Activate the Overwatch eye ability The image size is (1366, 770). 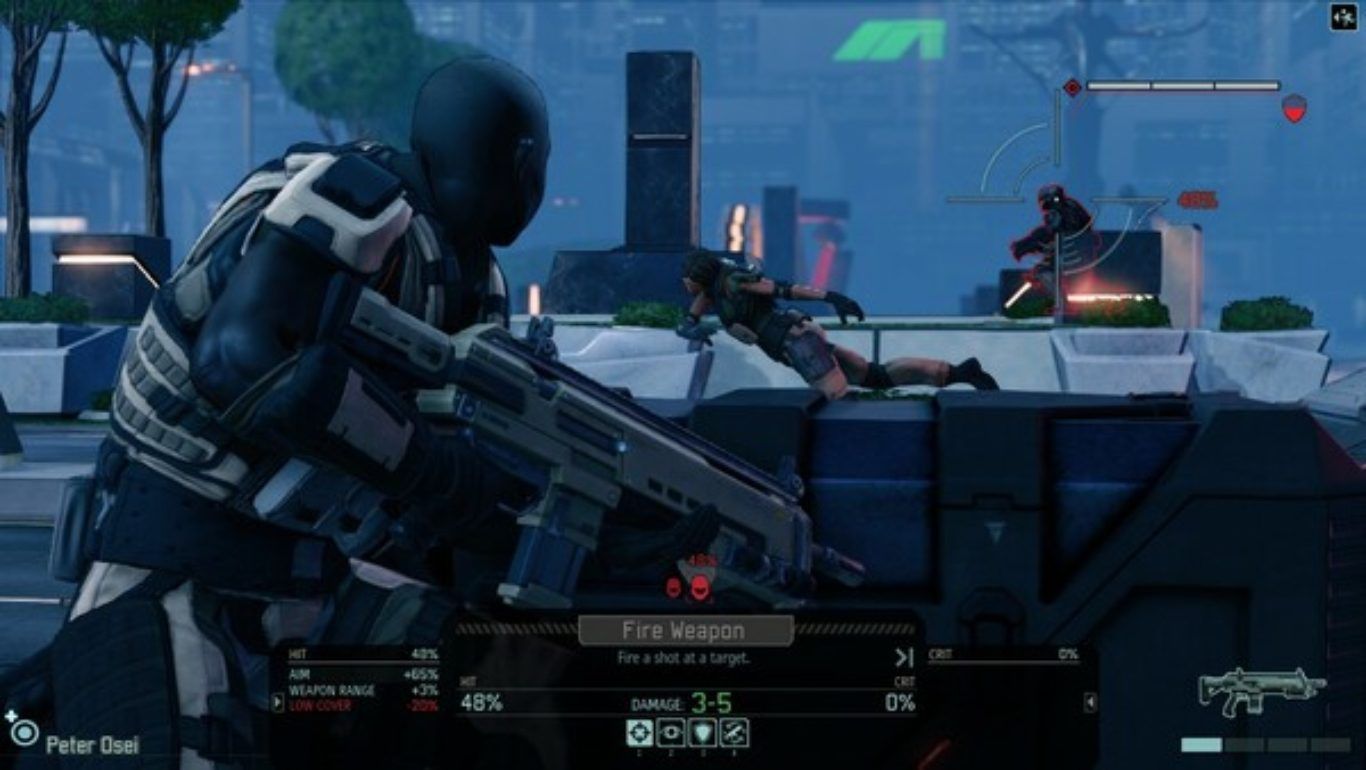[671, 733]
